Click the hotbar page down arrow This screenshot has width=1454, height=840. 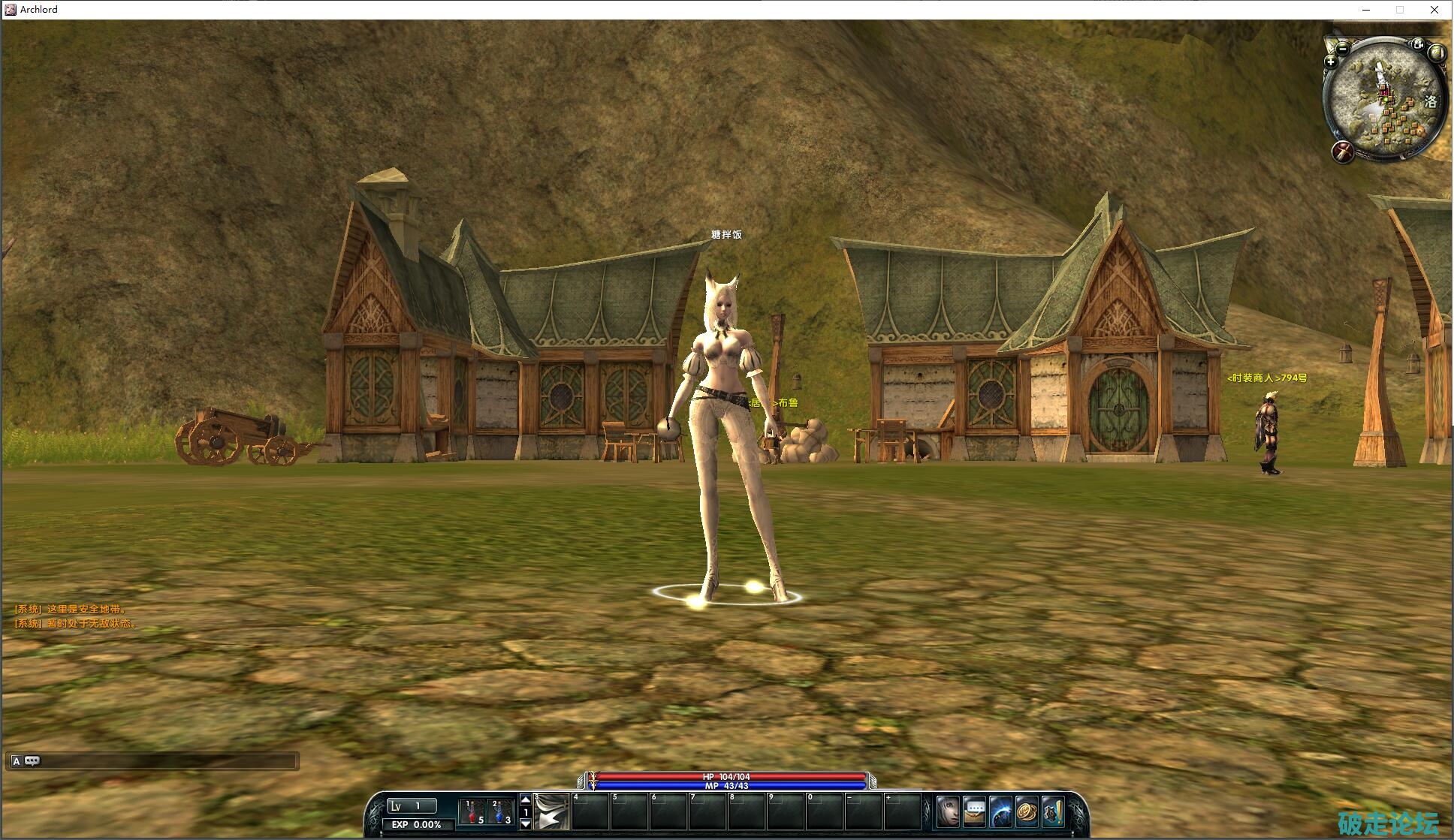point(526,823)
